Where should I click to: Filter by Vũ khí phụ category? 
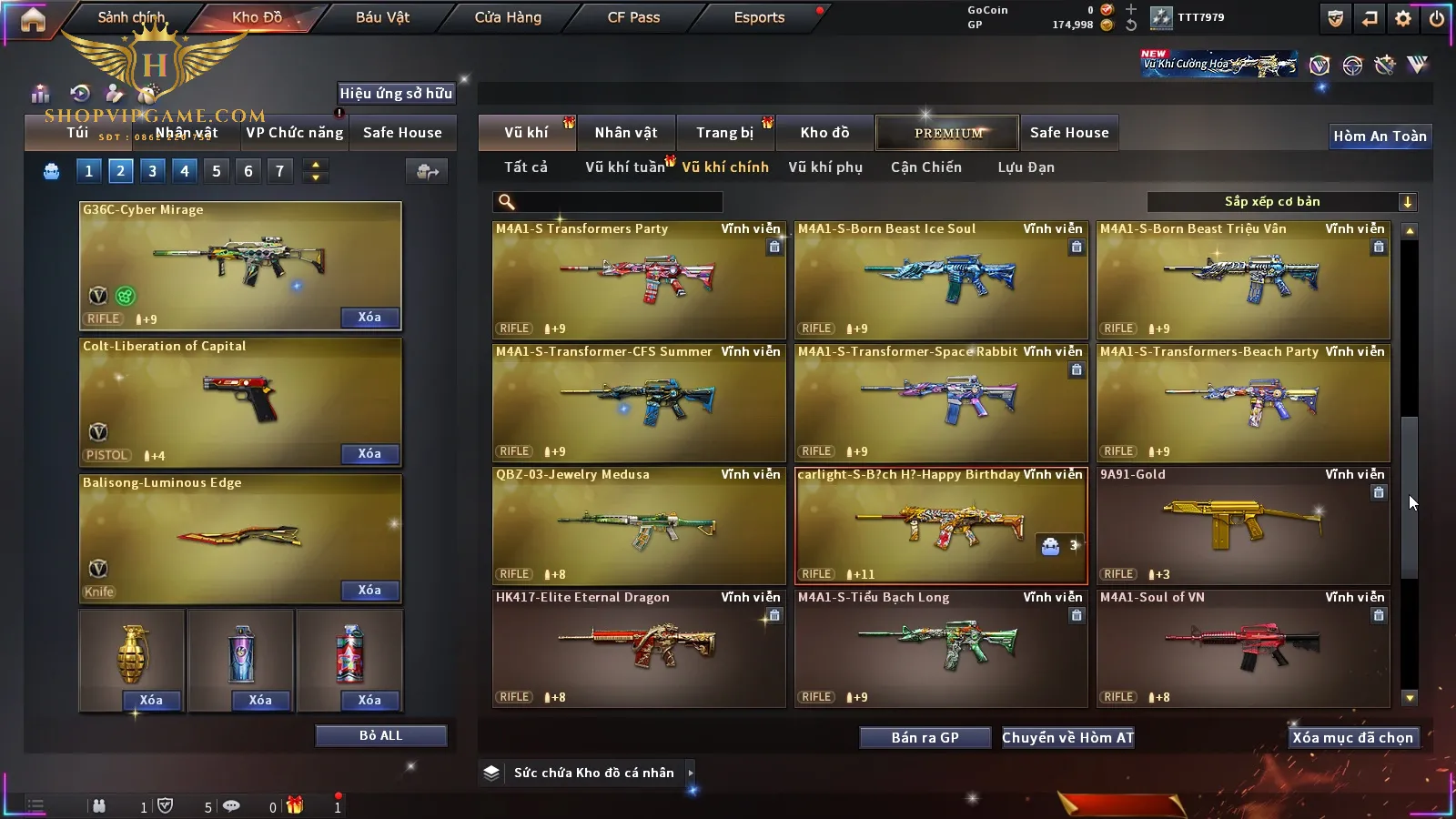(825, 167)
